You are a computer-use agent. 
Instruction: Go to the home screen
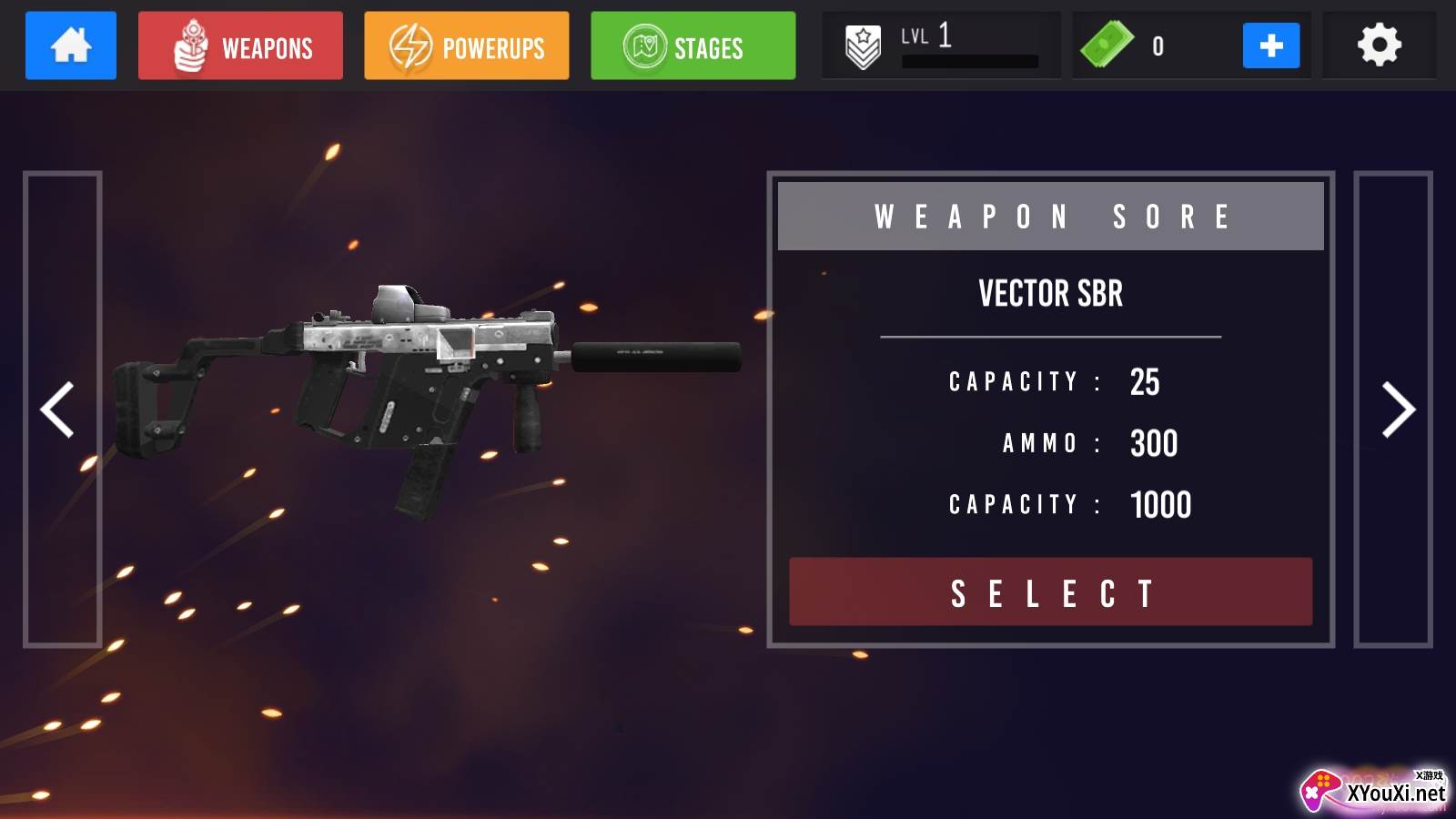[x=71, y=45]
